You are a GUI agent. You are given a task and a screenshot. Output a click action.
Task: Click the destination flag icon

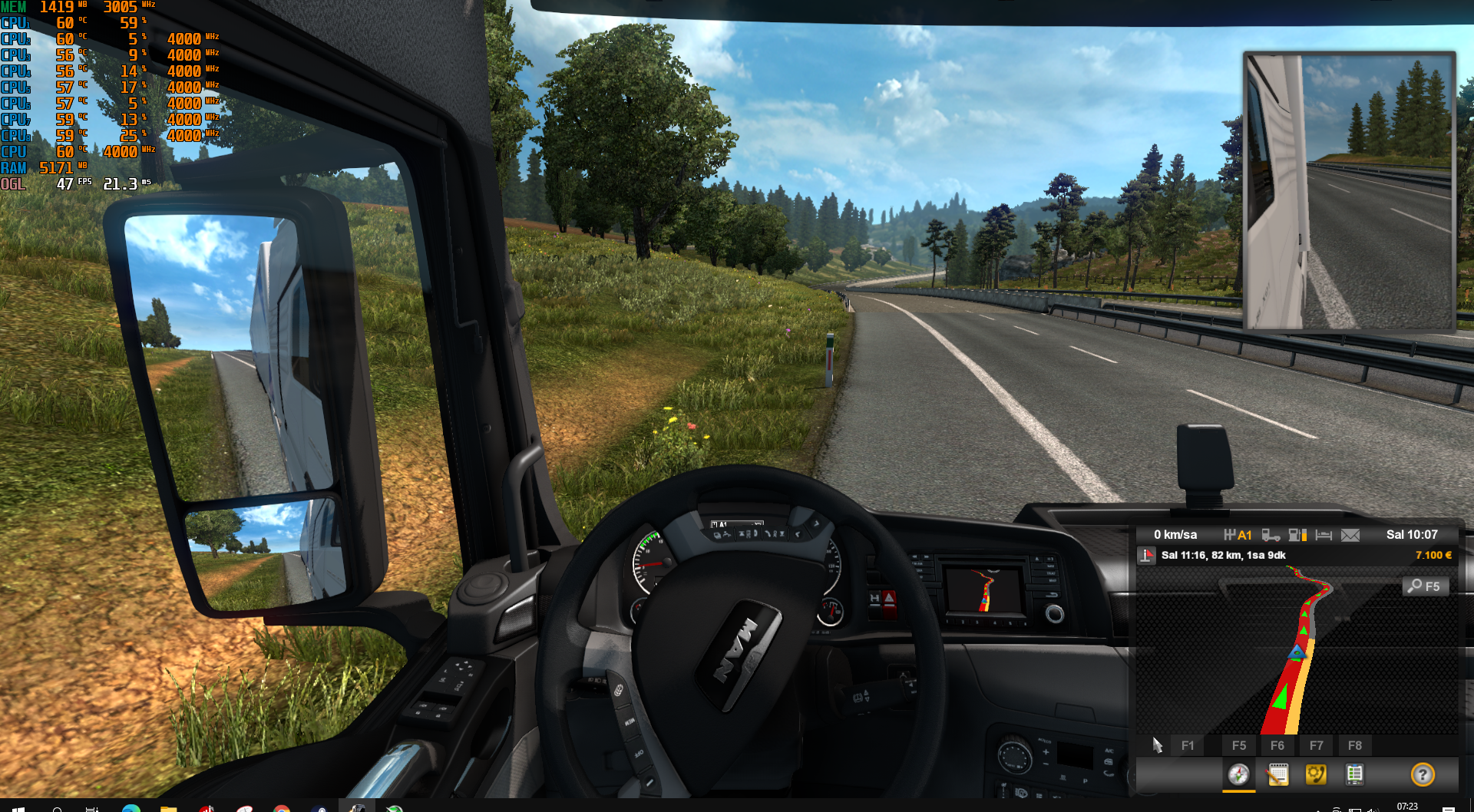coord(1147,556)
